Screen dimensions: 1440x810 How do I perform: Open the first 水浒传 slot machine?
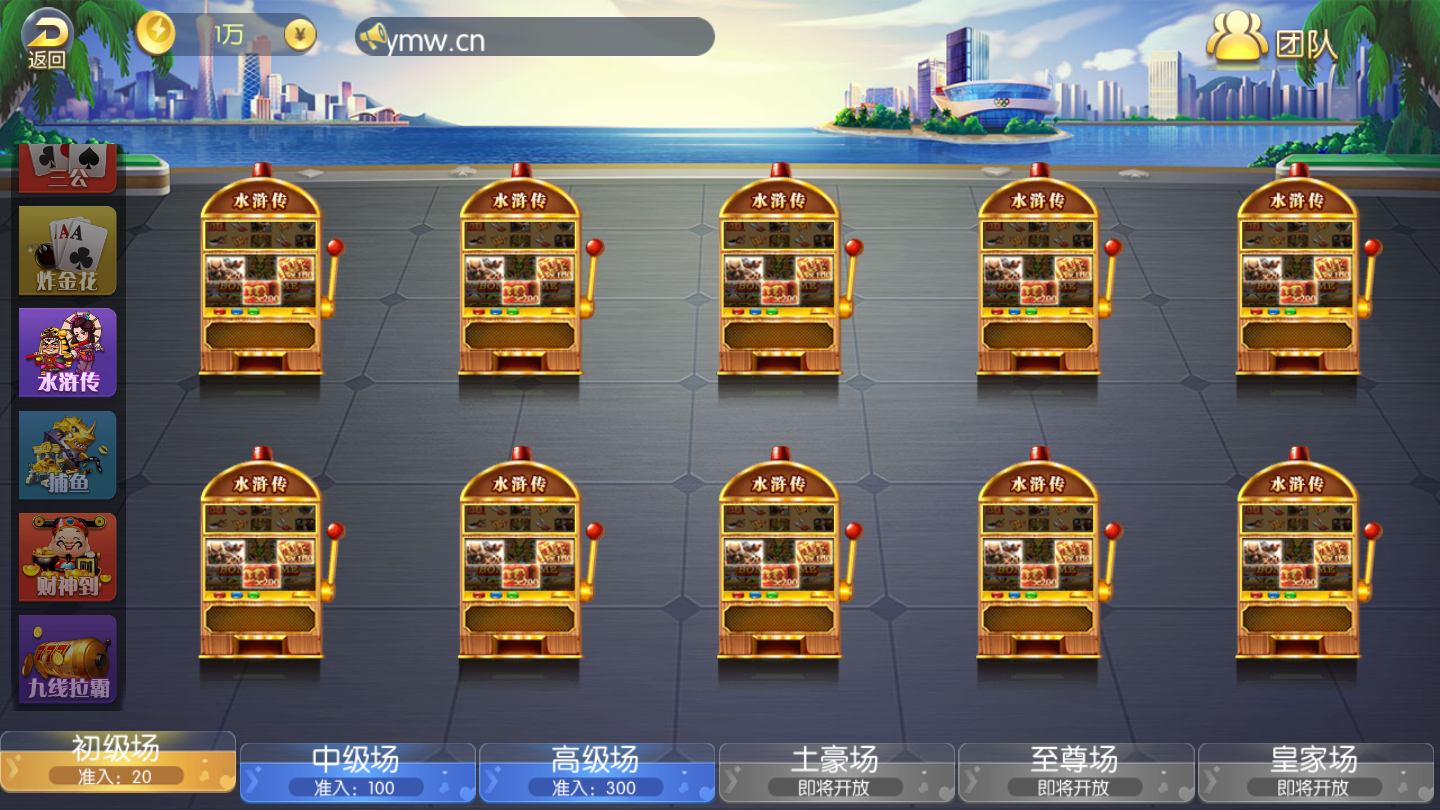coord(263,280)
